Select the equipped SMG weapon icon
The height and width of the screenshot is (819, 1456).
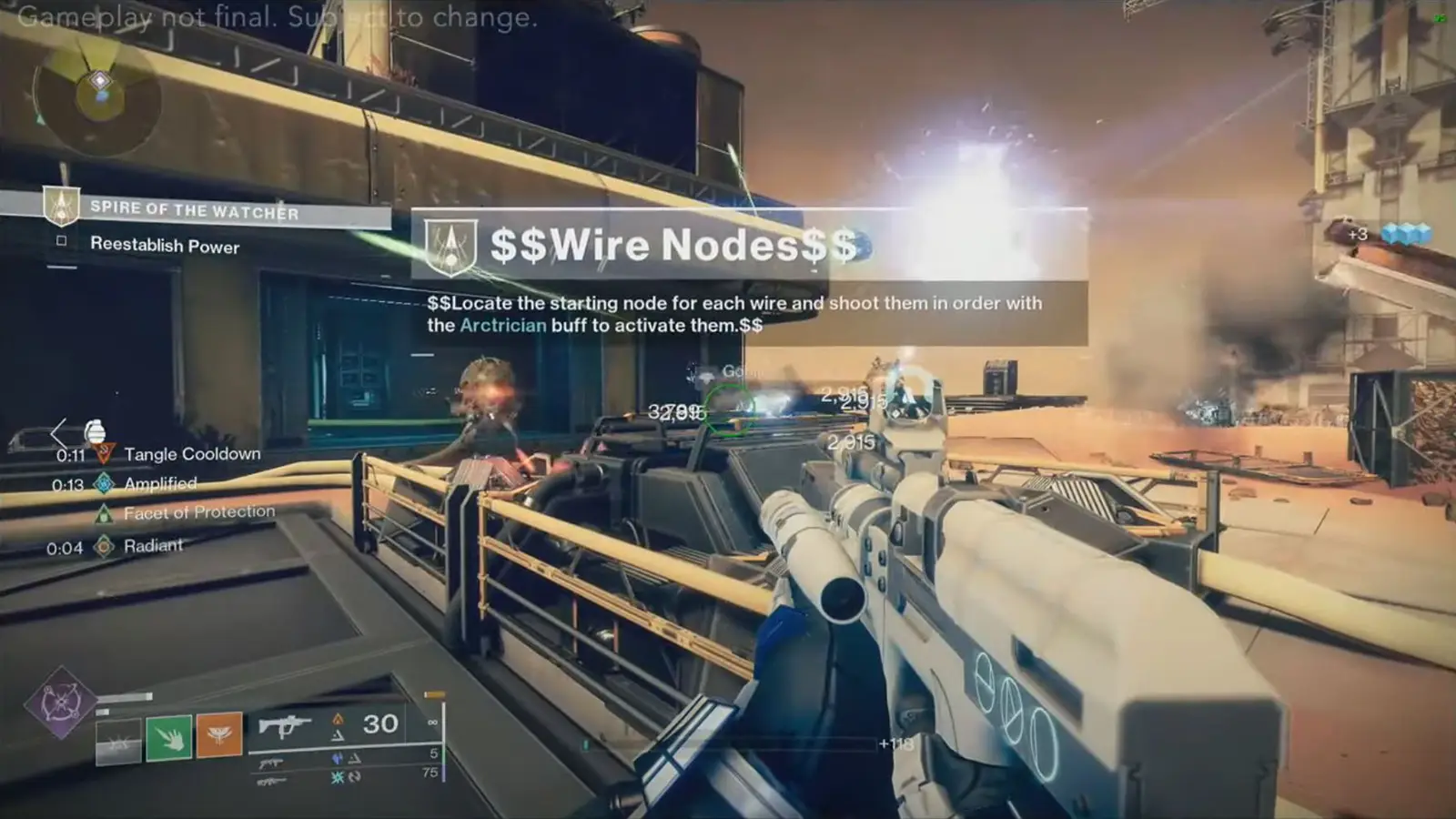pos(287,725)
